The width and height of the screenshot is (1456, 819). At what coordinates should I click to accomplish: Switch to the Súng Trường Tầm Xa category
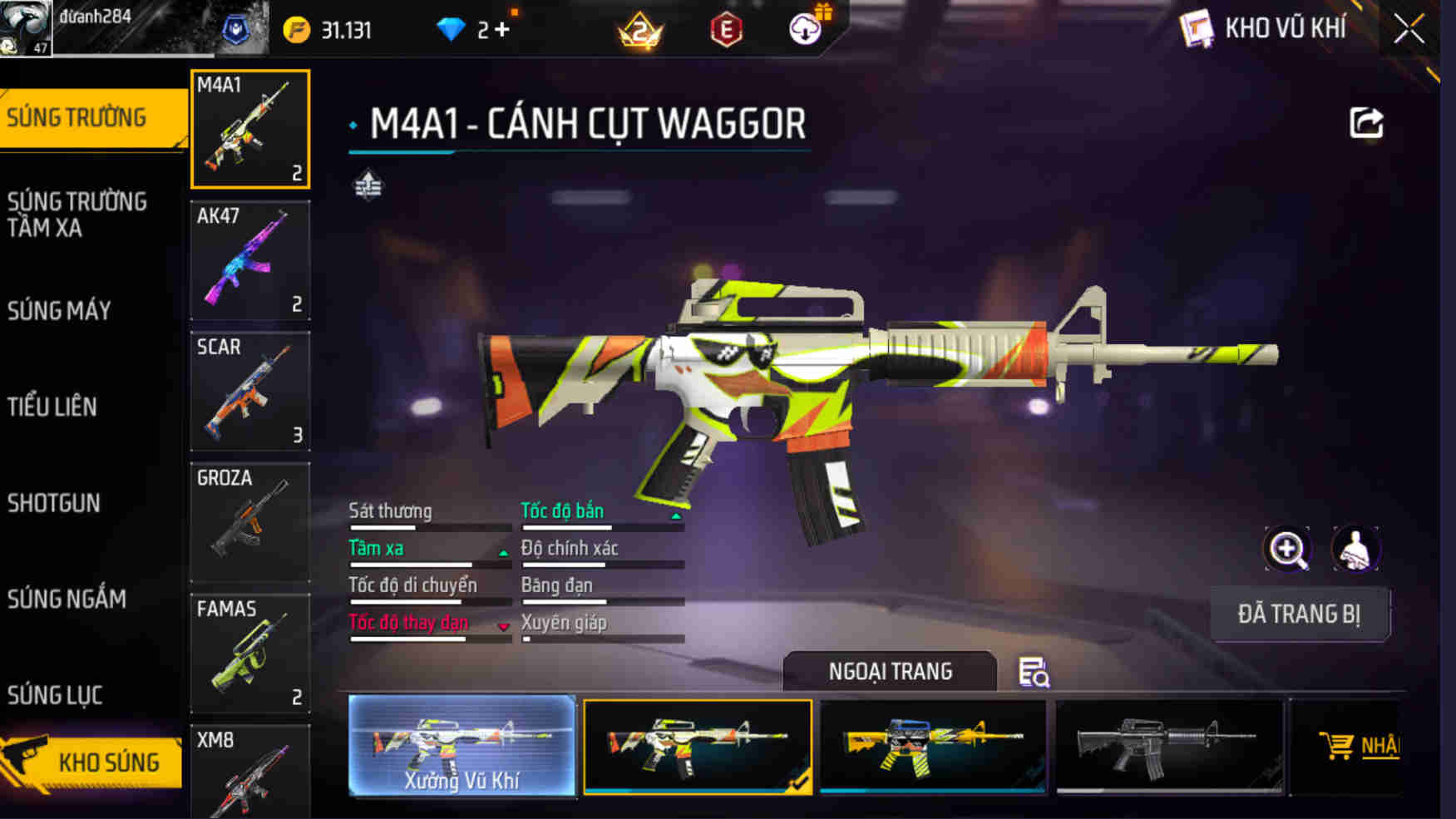(x=77, y=215)
